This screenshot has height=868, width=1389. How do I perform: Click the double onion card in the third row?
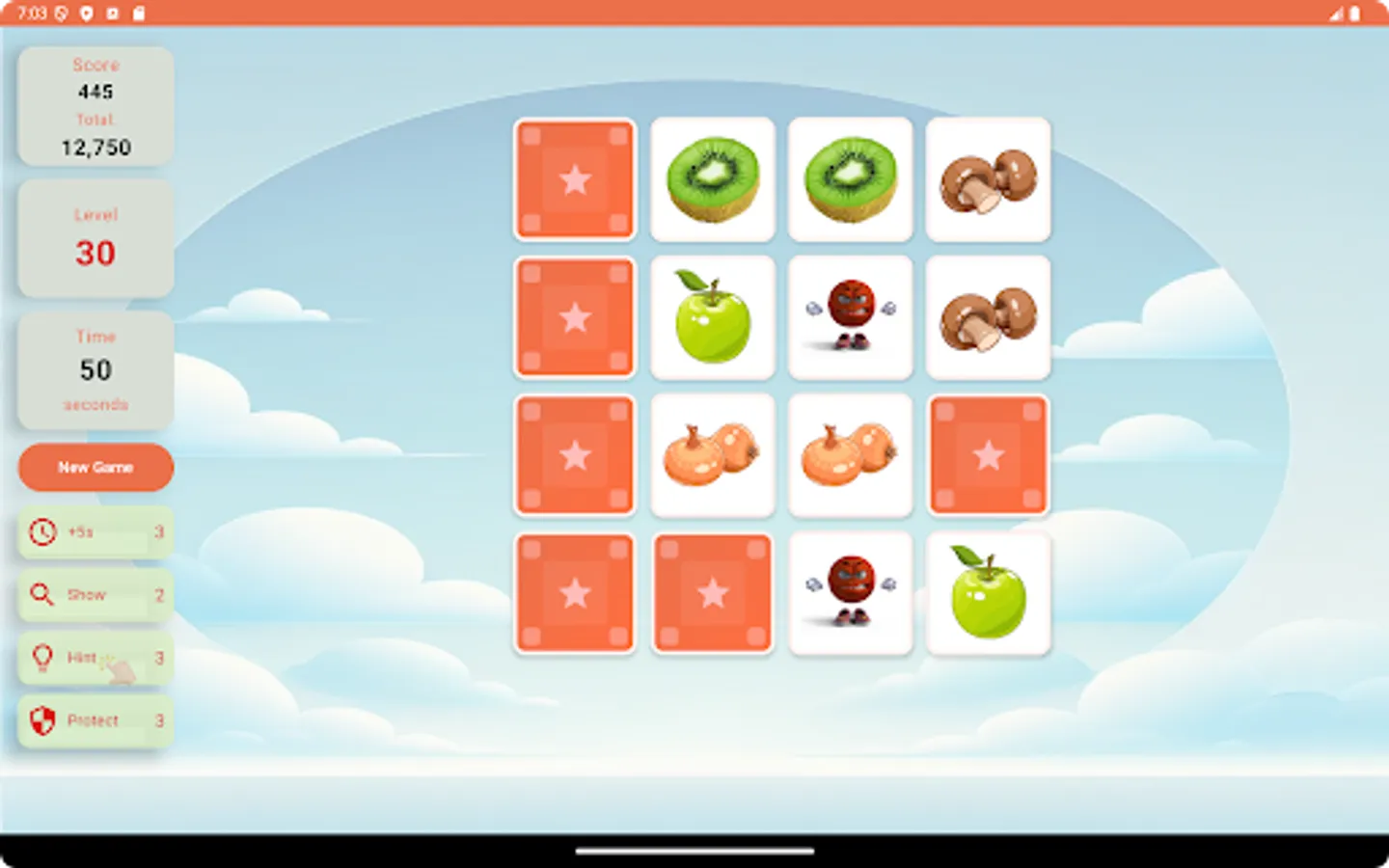pos(712,455)
